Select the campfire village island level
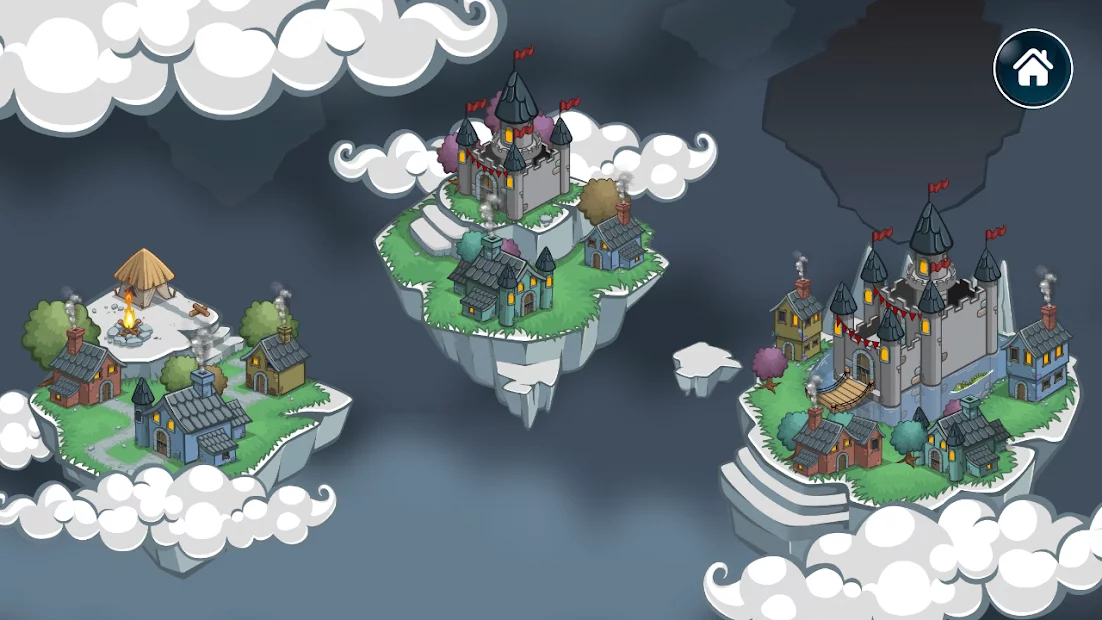This screenshot has width=1102, height=620. 180,380
